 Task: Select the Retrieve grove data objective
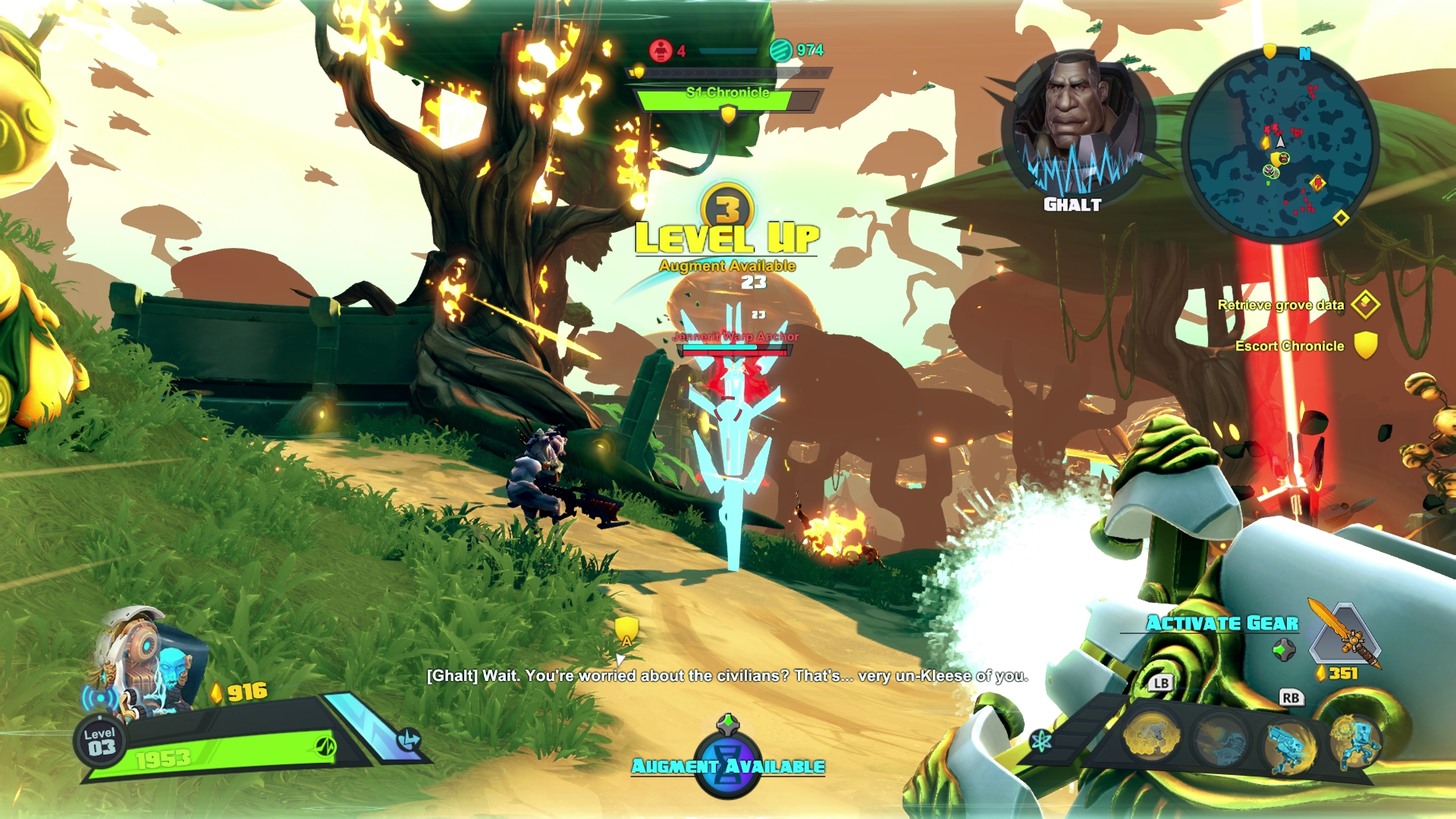pos(1282,305)
